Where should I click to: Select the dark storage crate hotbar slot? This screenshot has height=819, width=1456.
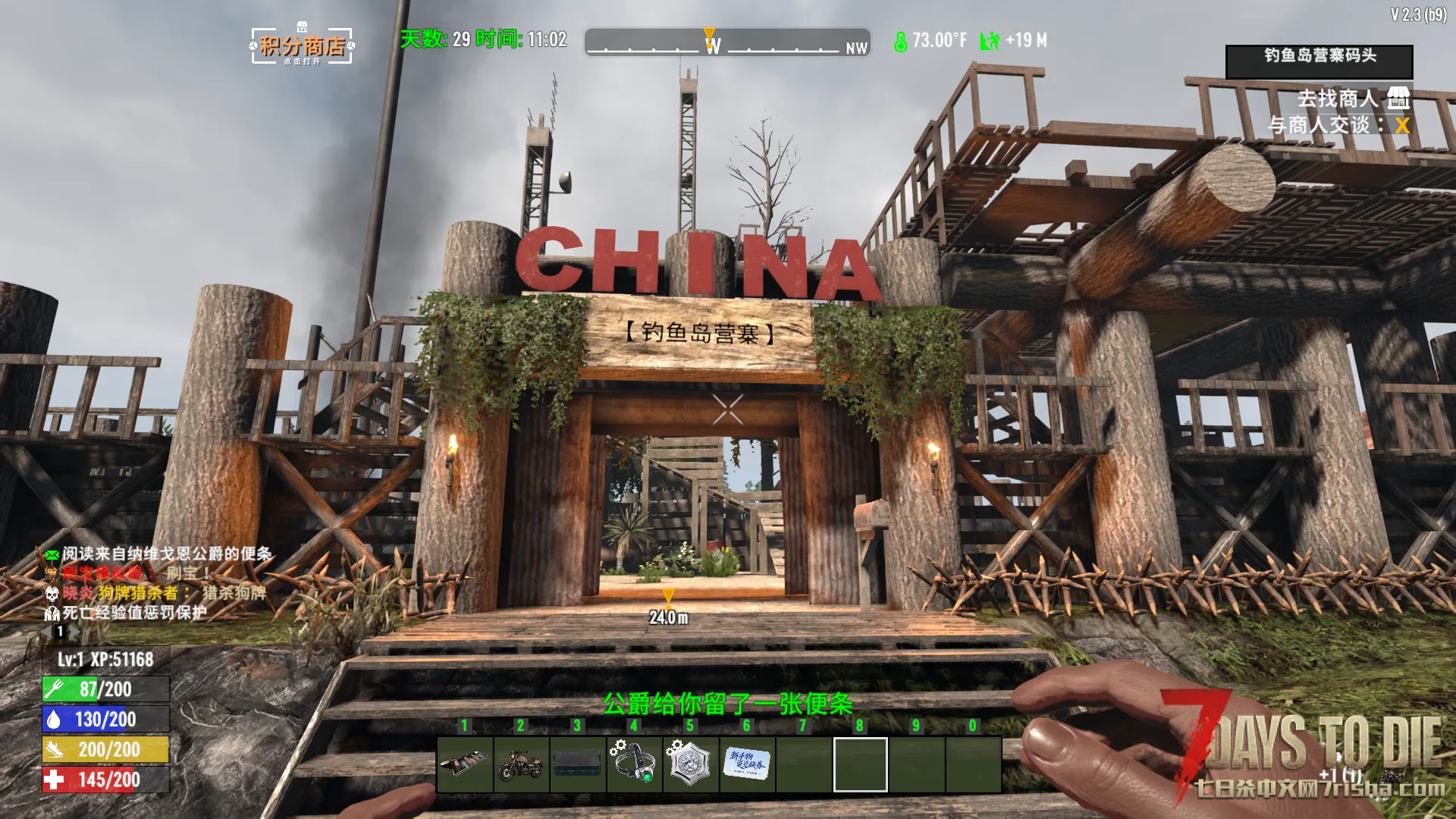tap(577, 764)
